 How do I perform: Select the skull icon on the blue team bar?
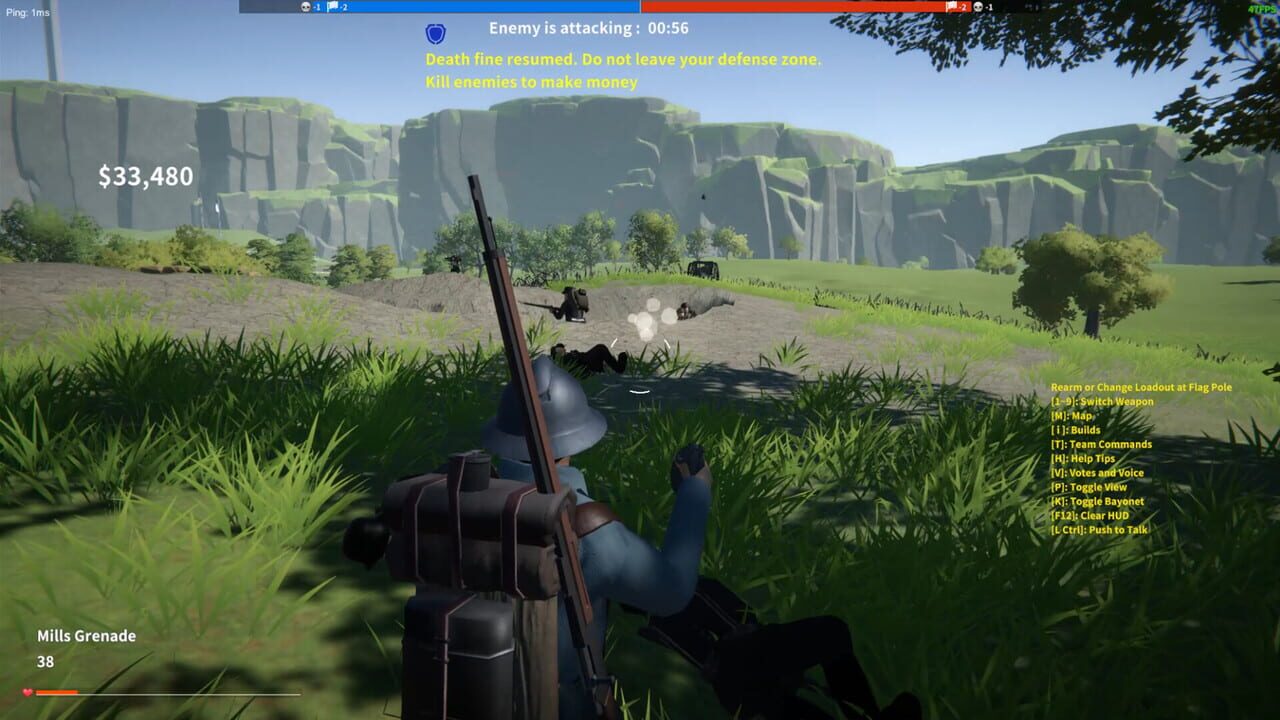pyautogui.click(x=305, y=6)
